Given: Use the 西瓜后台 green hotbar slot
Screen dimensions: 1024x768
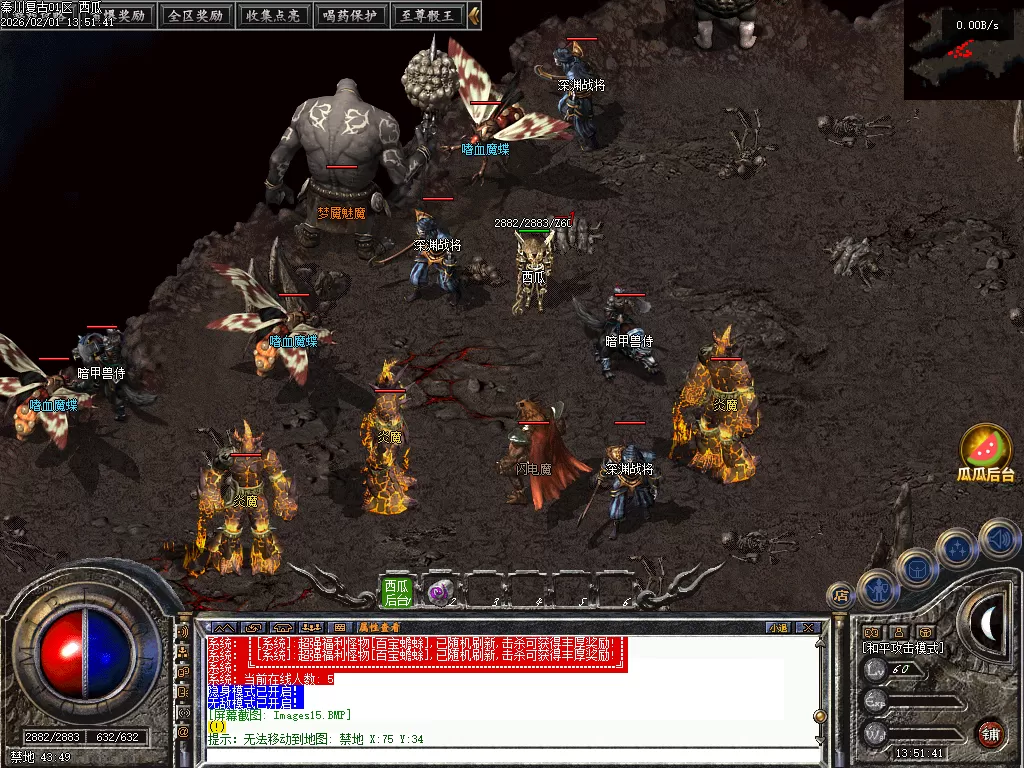Looking at the screenshot, I should pyautogui.click(x=397, y=592).
